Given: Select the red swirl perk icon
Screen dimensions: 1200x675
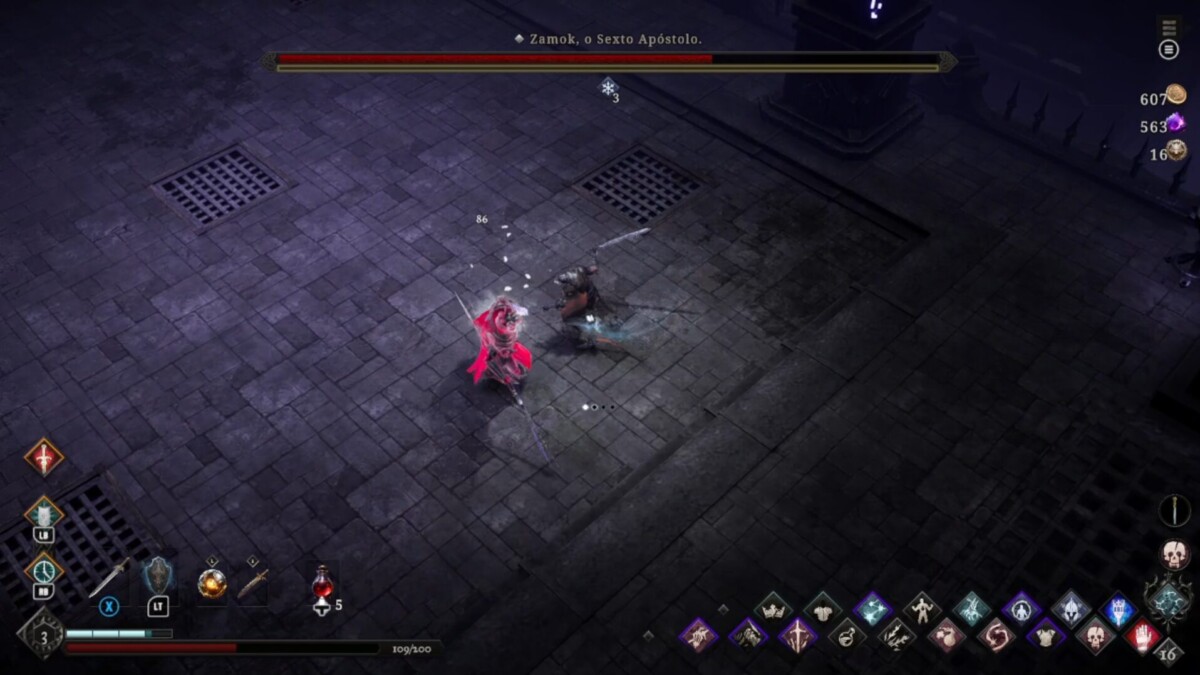Looking at the screenshot, I should point(995,635).
